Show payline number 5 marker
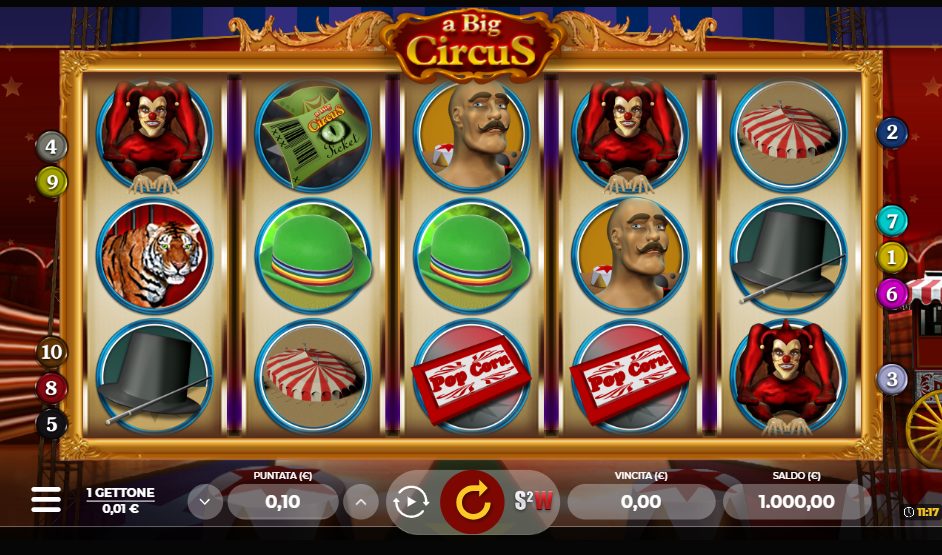Image resolution: width=942 pixels, height=555 pixels. (52, 424)
